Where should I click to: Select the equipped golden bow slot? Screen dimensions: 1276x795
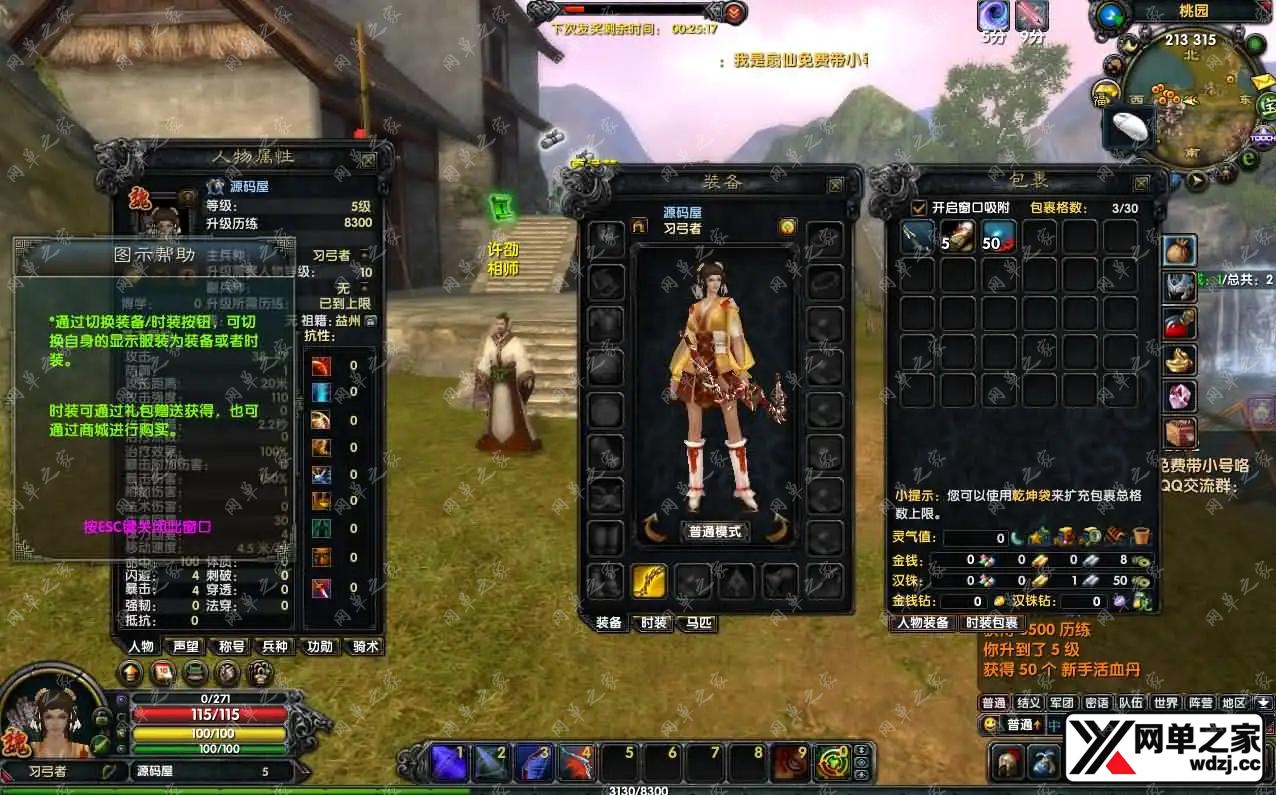click(x=649, y=581)
